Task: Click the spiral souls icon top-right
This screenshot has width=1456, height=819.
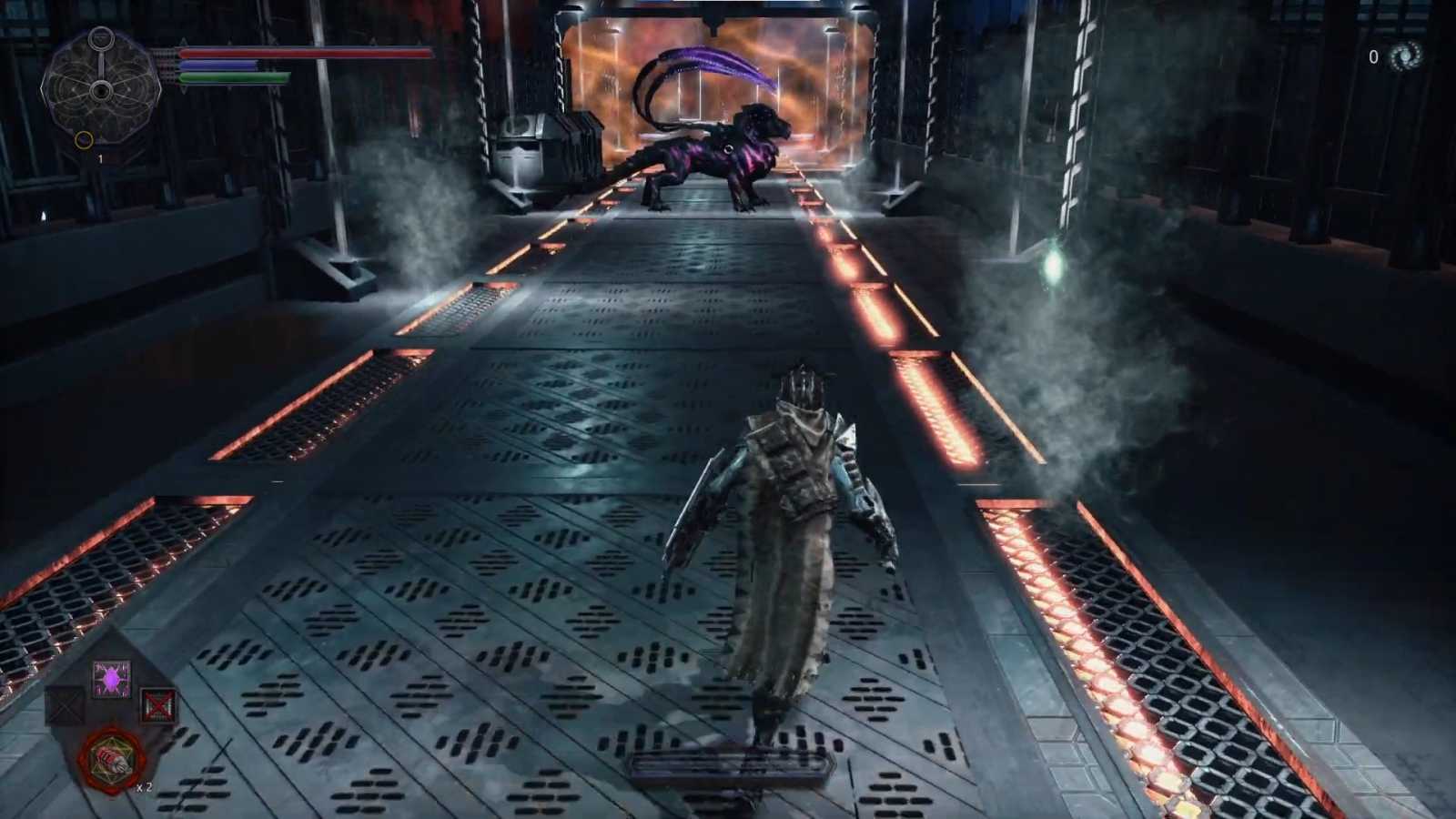Action: tap(1406, 56)
